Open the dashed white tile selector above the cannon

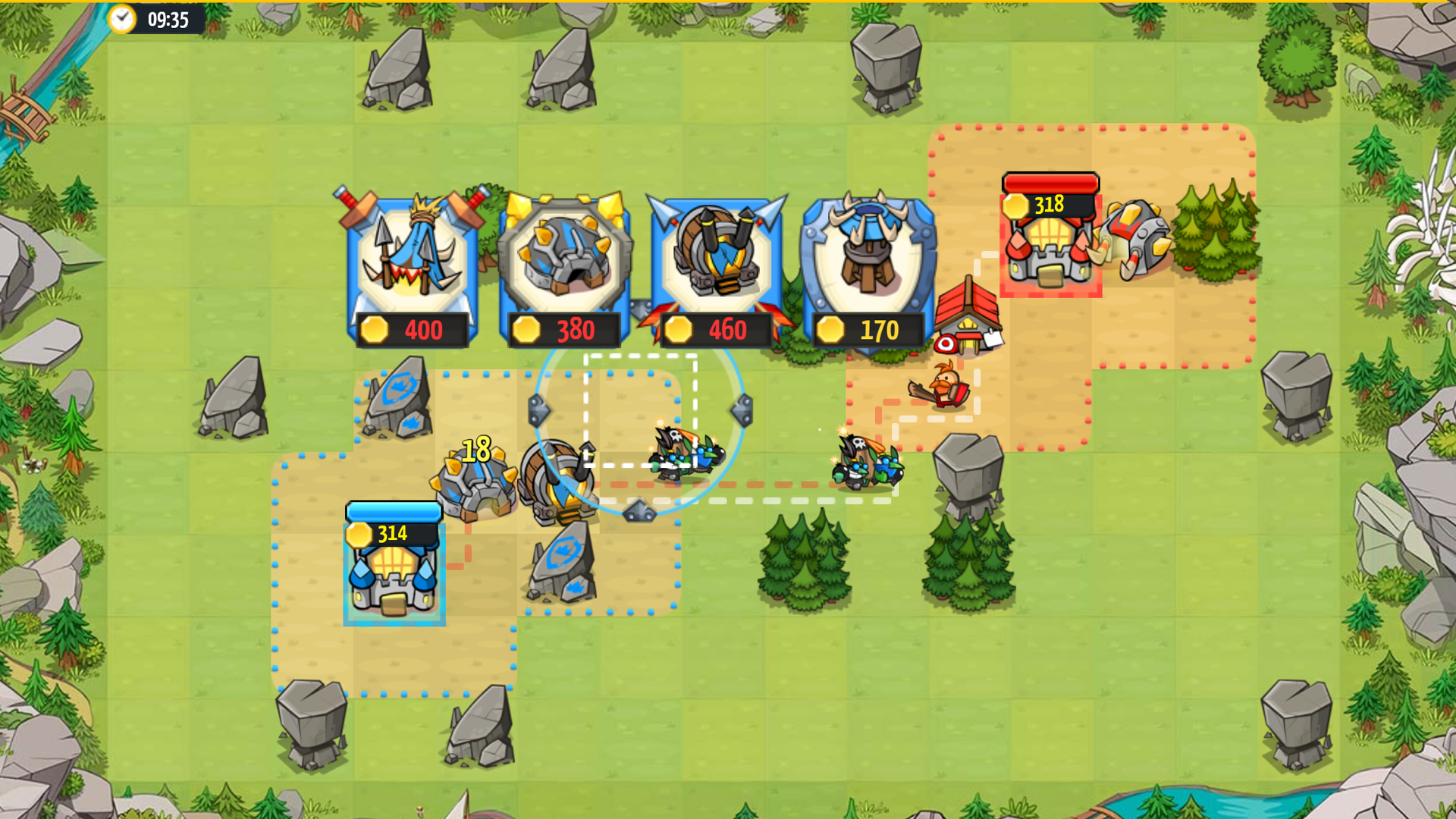(641, 409)
